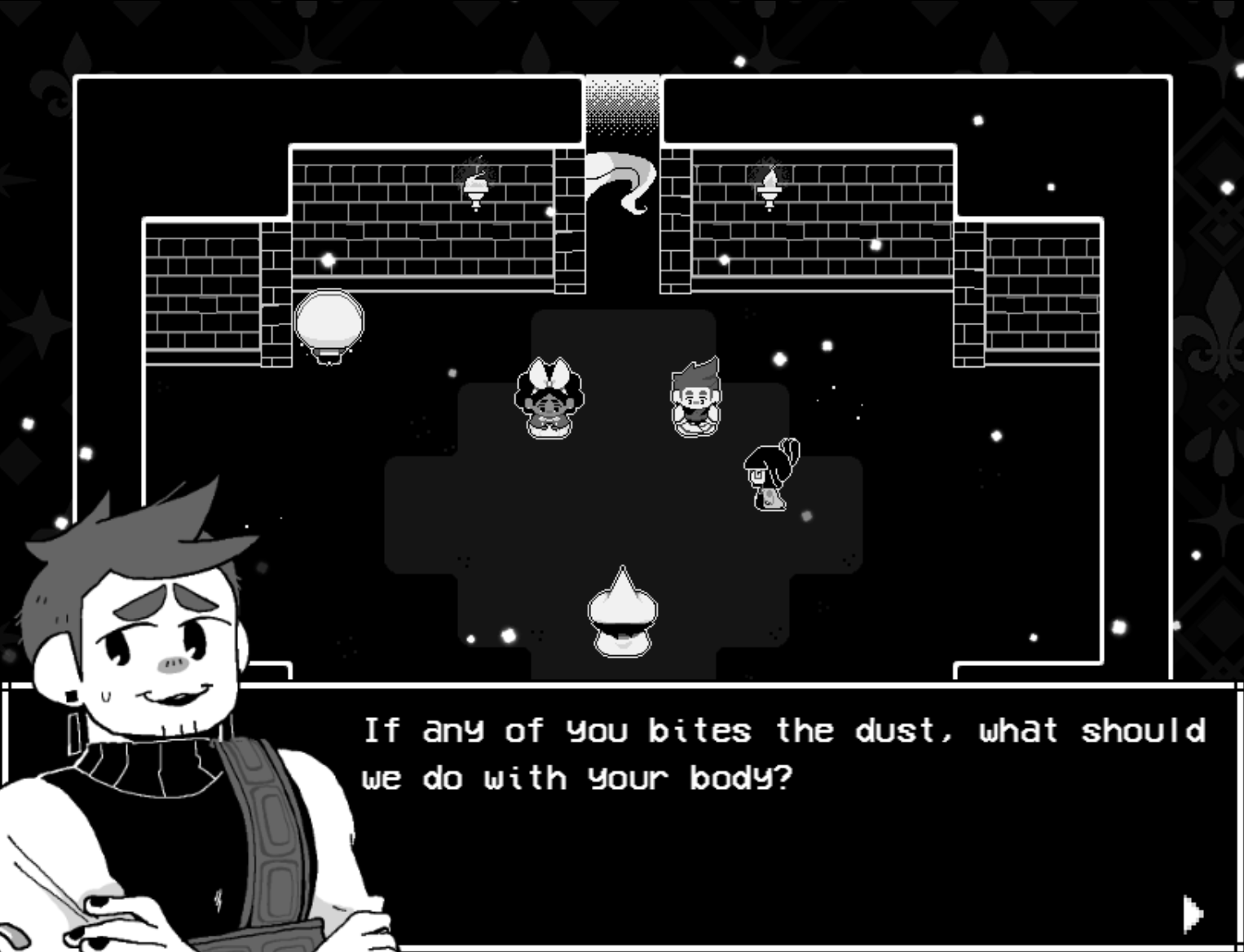
Task: Click the left wall-mounted torch
Action: 476,186
